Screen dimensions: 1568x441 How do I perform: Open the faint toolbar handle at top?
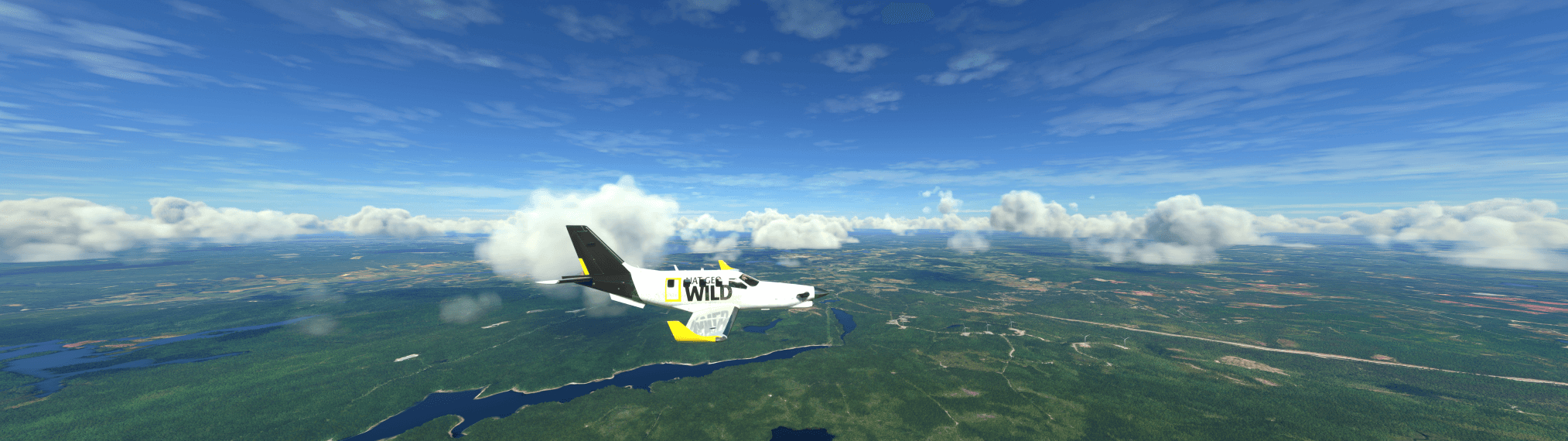[x=907, y=13]
